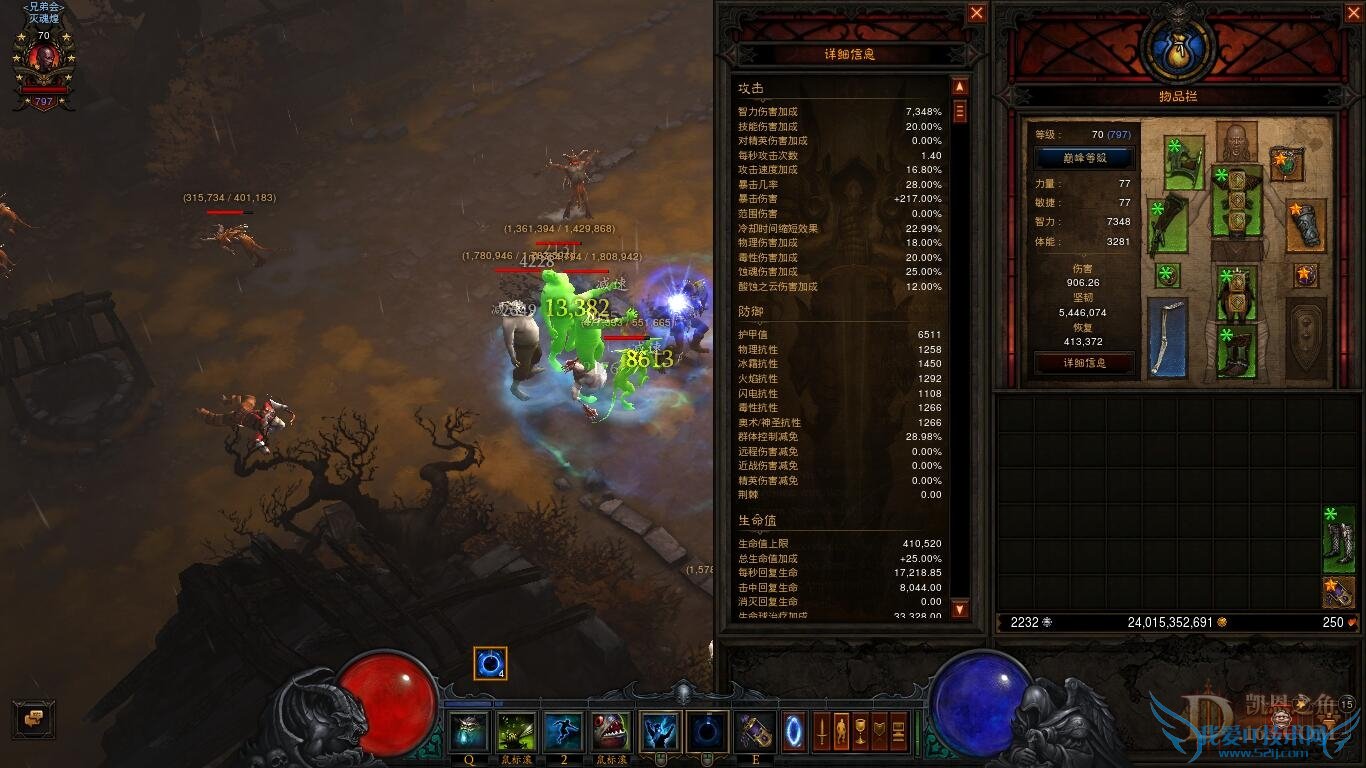Select the equipped bow weapon slot

pos(1167,336)
